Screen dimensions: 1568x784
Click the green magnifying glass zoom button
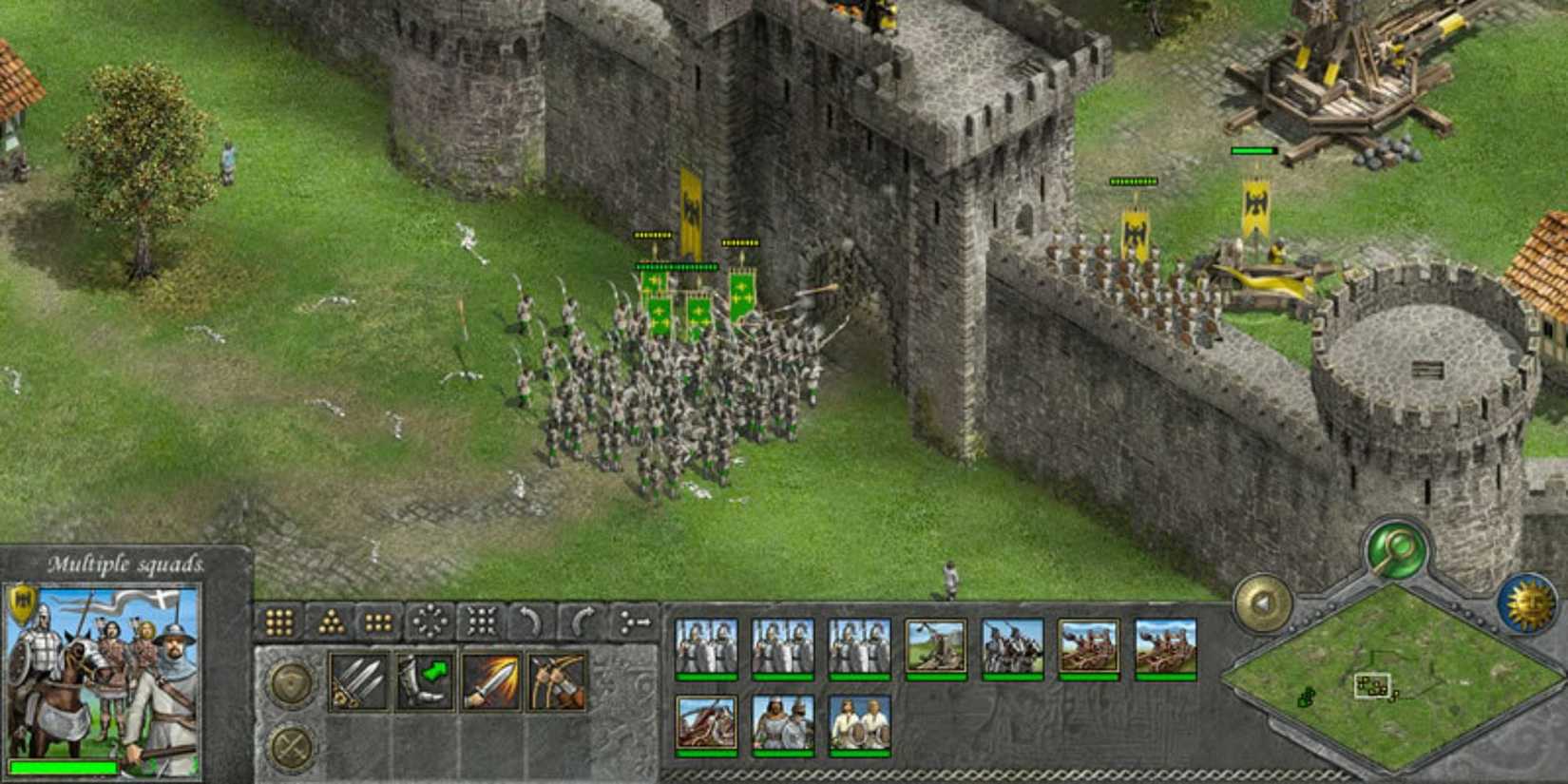click(x=1395, y=547)
